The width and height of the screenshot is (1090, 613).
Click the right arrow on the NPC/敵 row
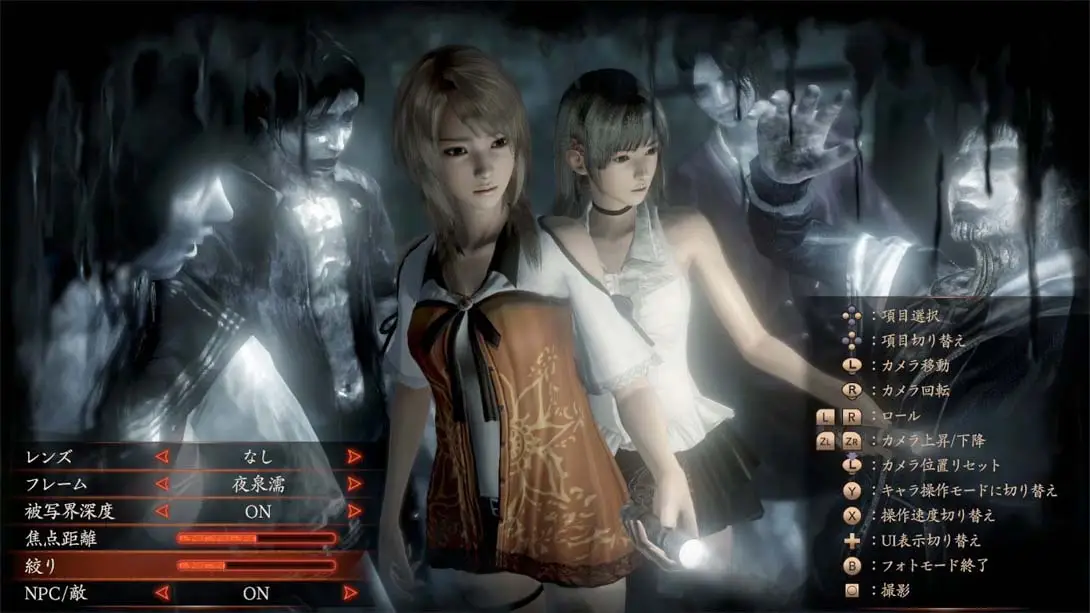[353, 593]
